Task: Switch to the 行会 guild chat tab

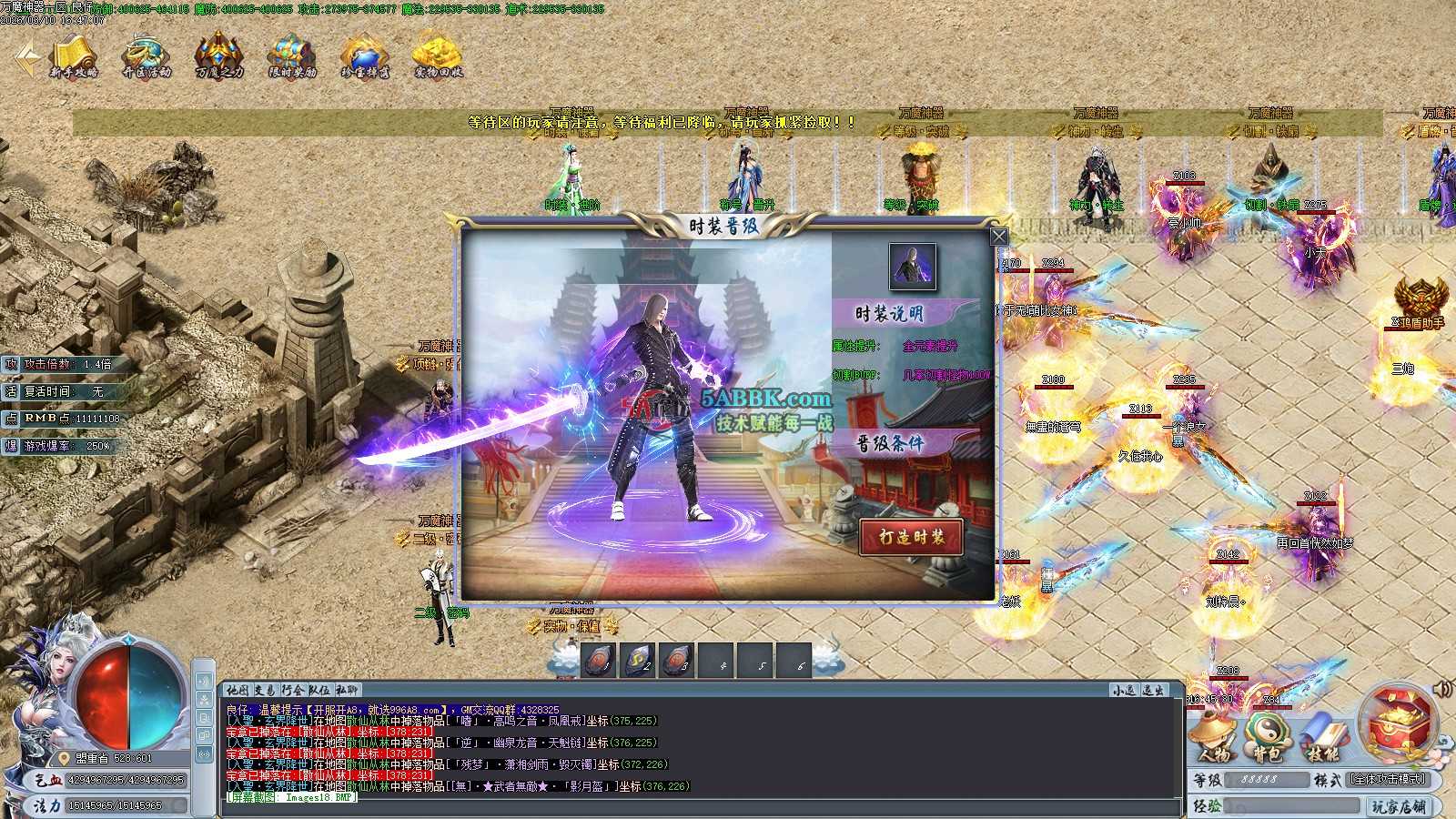Action: 292,691
